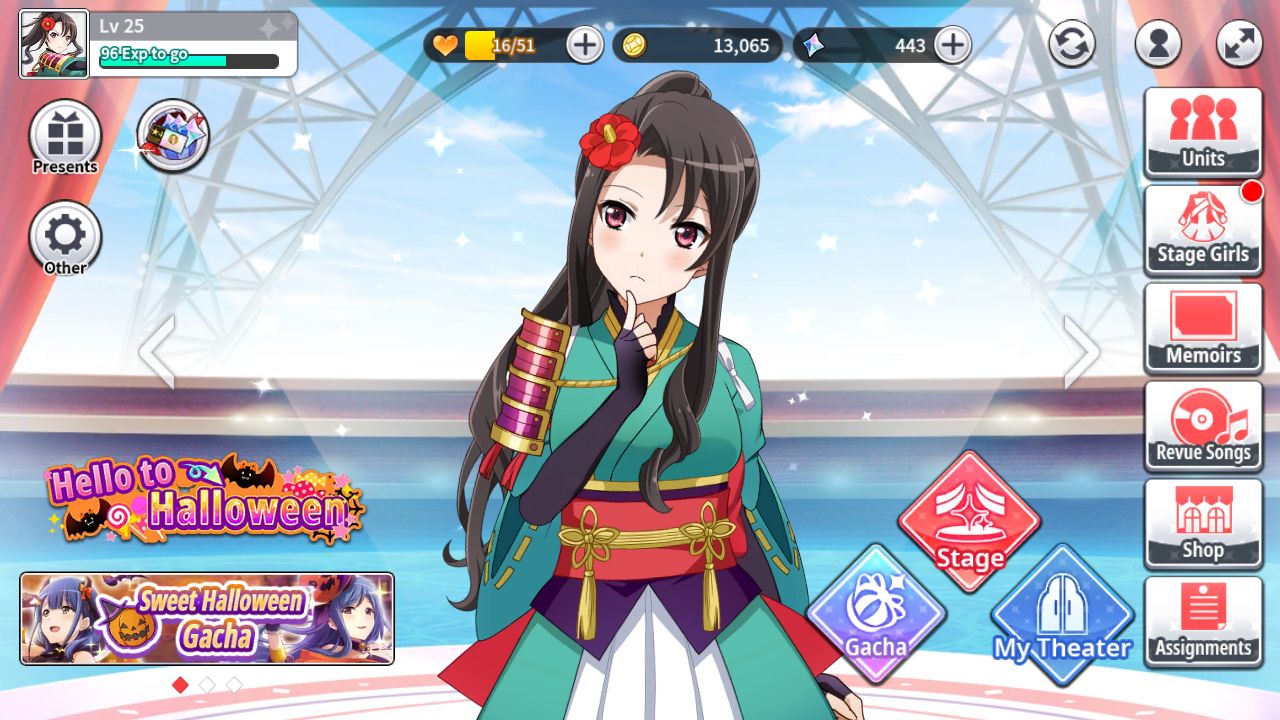
Task: View the Assignments list
Action: (1203, 622)
